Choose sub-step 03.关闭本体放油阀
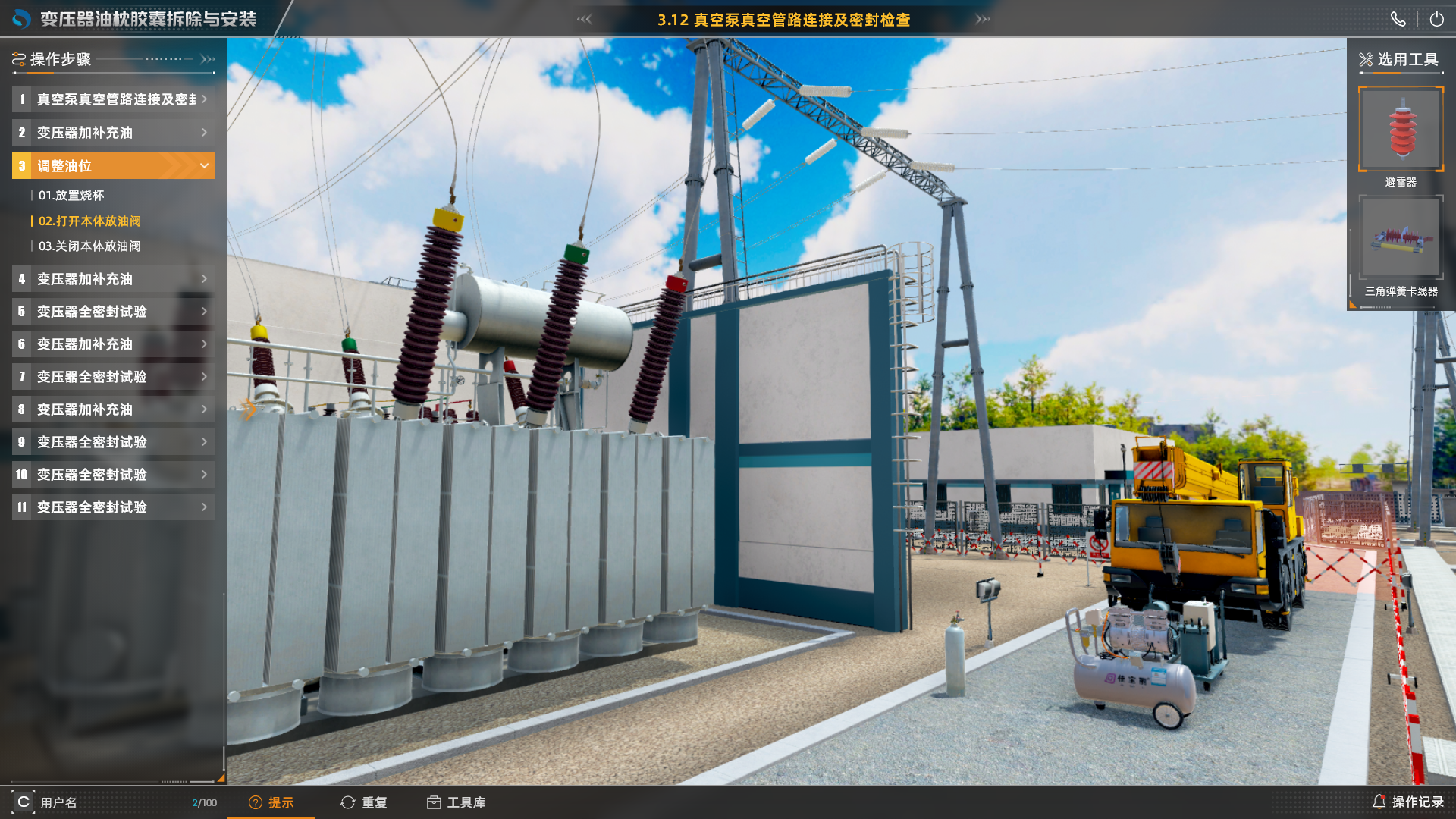Screen dimensions: 1456x819 point(89,246)
